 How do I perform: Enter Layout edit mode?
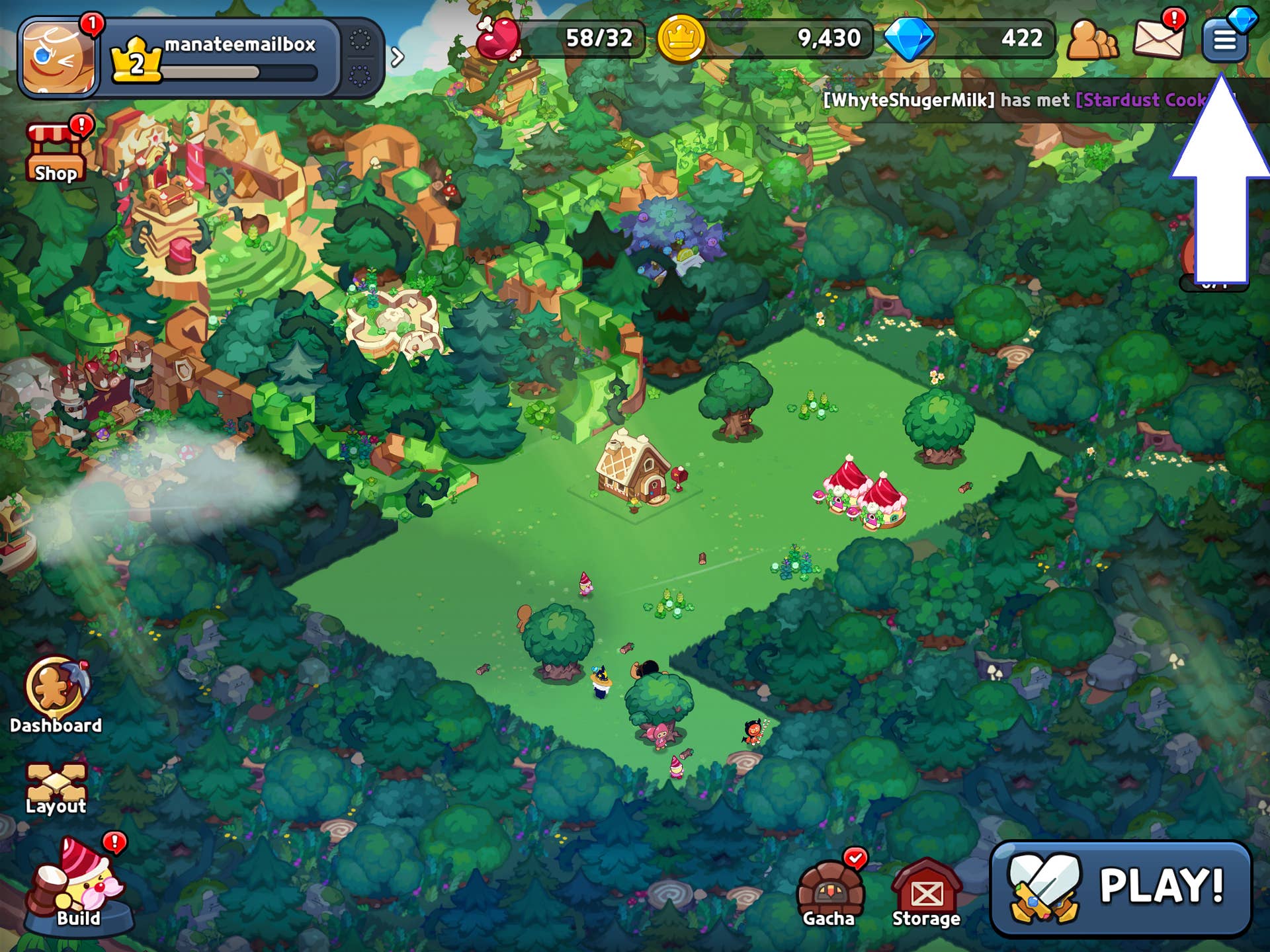pyautogui.click(x=56, y=788)
